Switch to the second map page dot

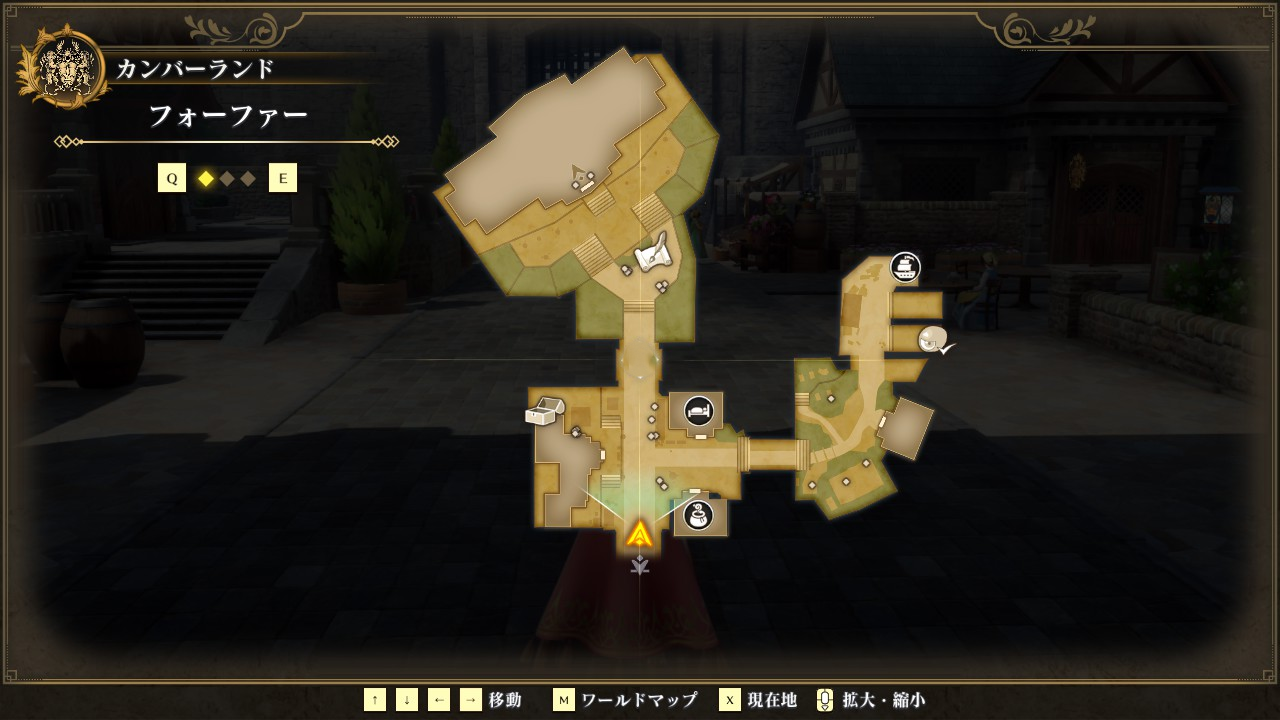227,179
